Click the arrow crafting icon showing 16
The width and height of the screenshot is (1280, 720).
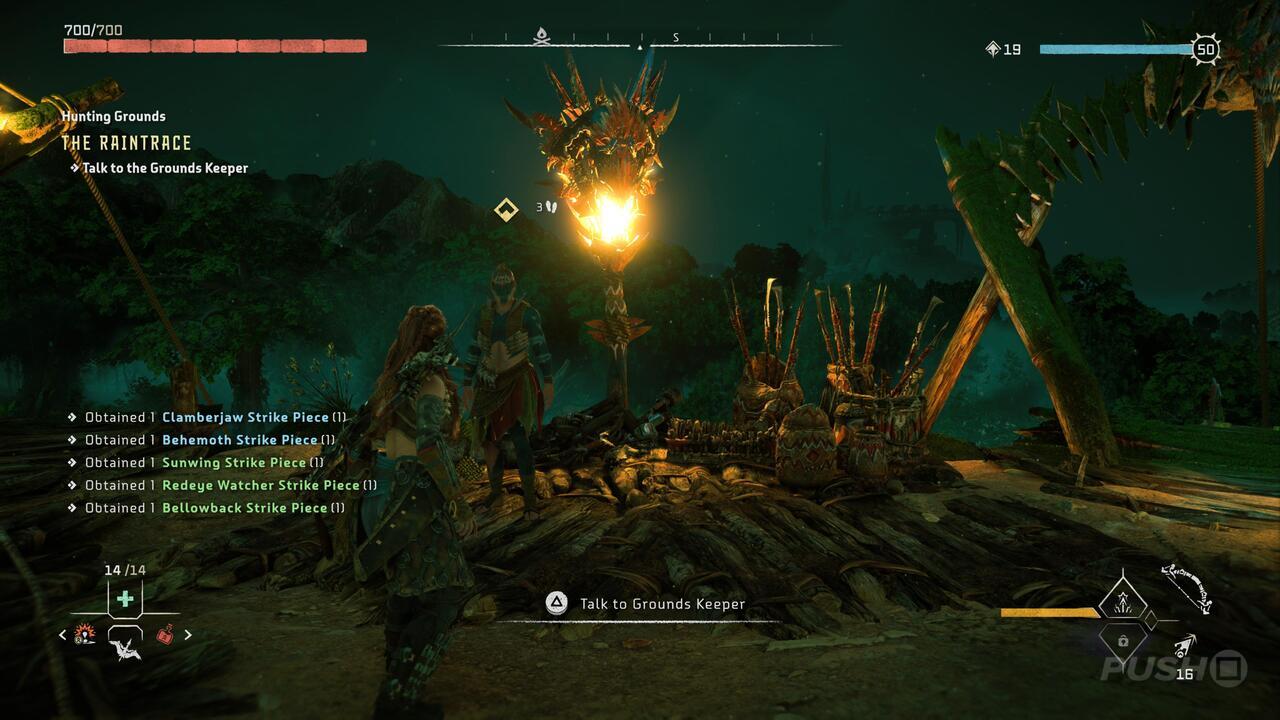(1186, 650)
